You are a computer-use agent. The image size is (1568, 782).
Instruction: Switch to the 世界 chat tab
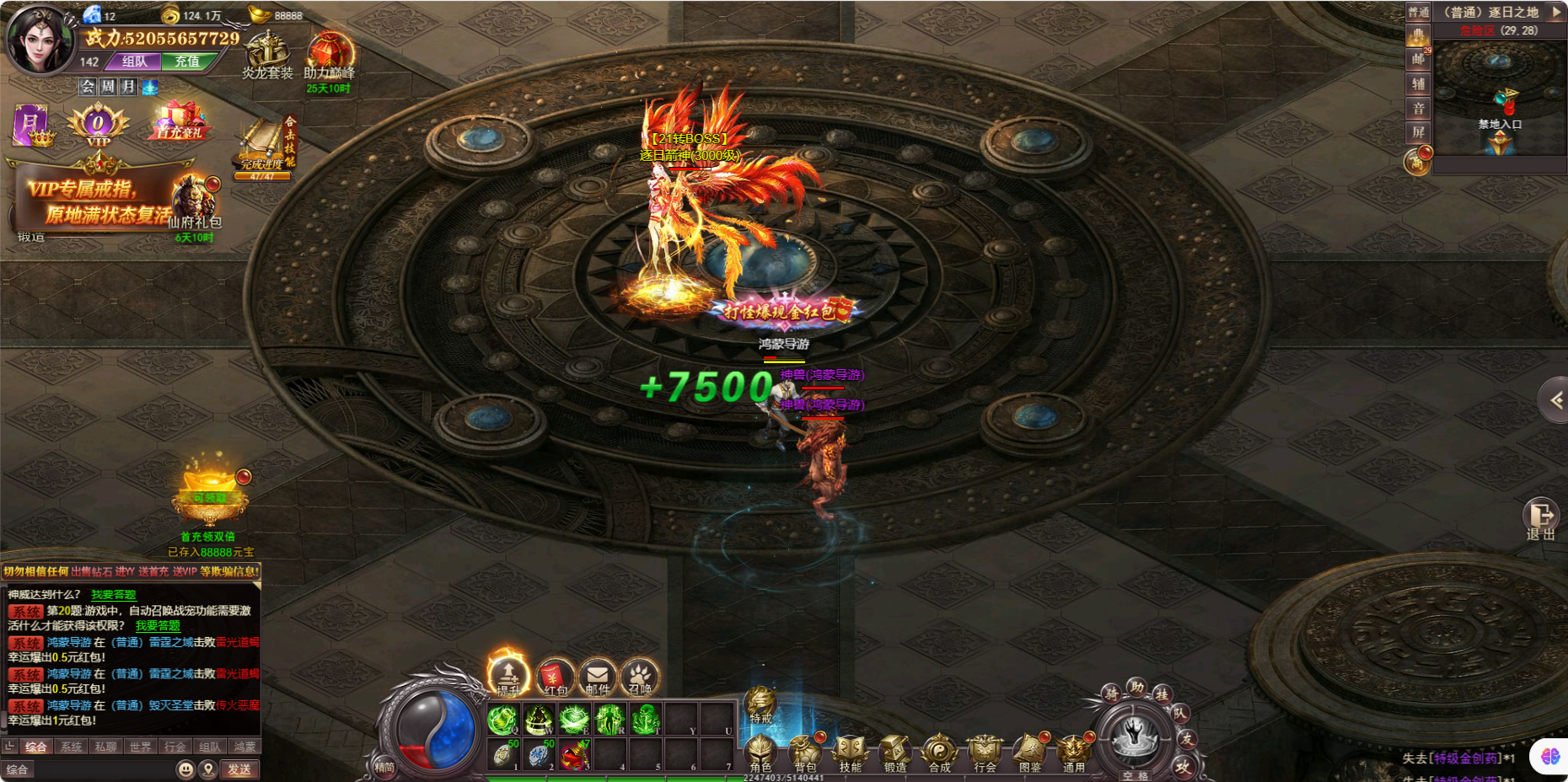[141, 747]
